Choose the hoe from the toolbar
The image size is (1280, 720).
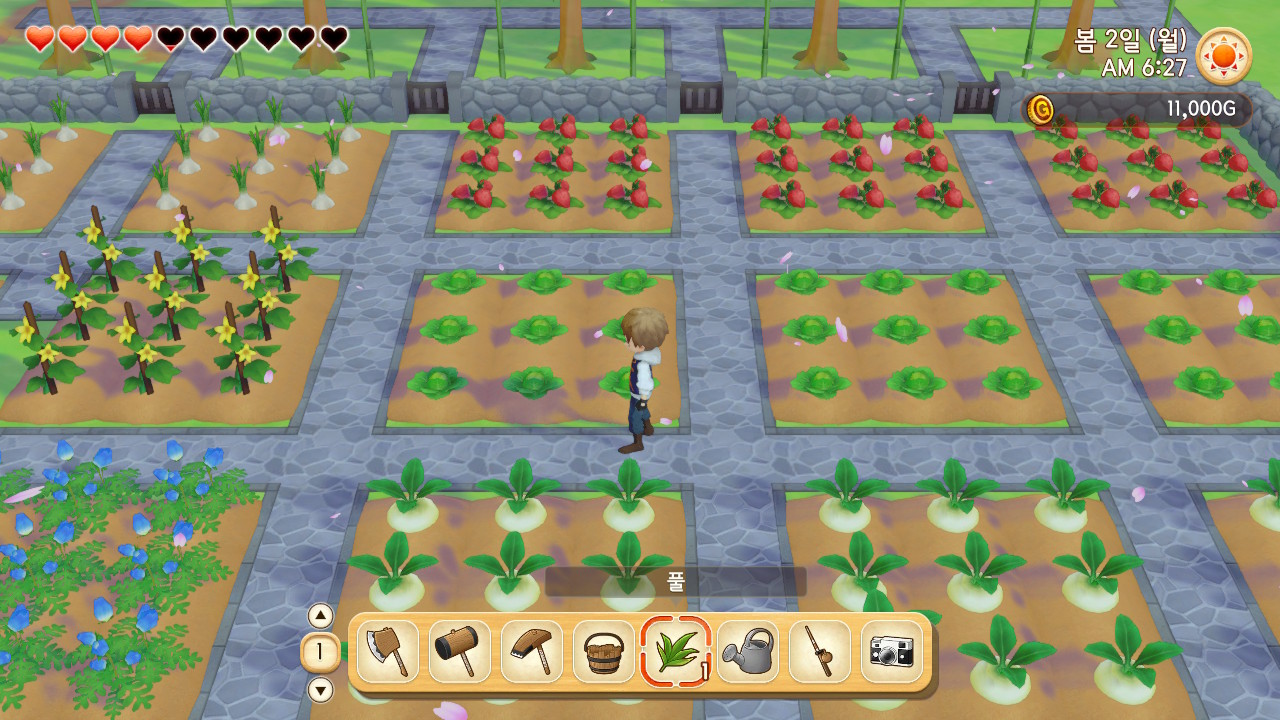[532, 652]
